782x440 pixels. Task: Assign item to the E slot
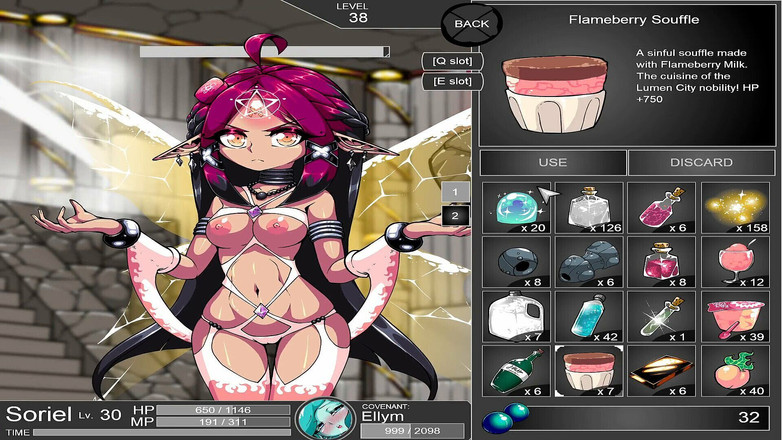point(452,80)
